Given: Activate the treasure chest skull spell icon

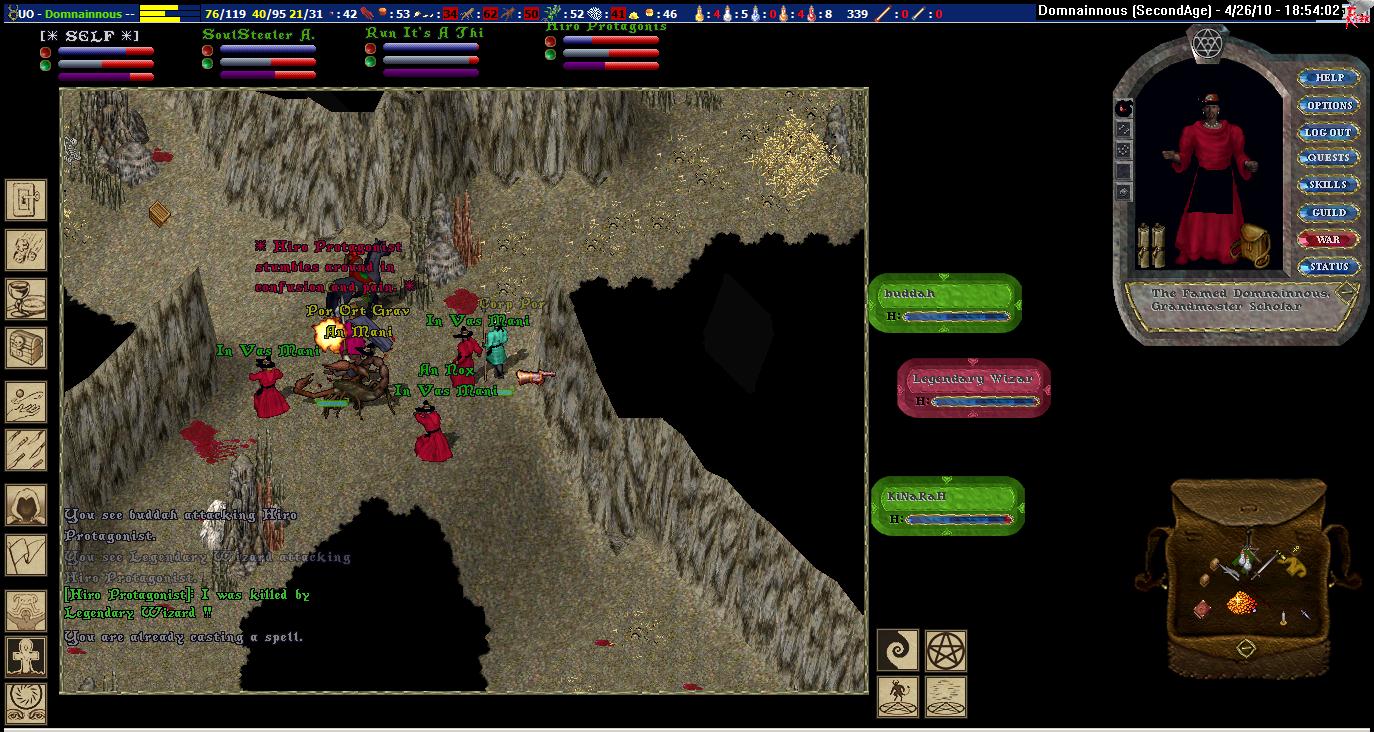Looking at the screenshot, I should coord(26,348).
